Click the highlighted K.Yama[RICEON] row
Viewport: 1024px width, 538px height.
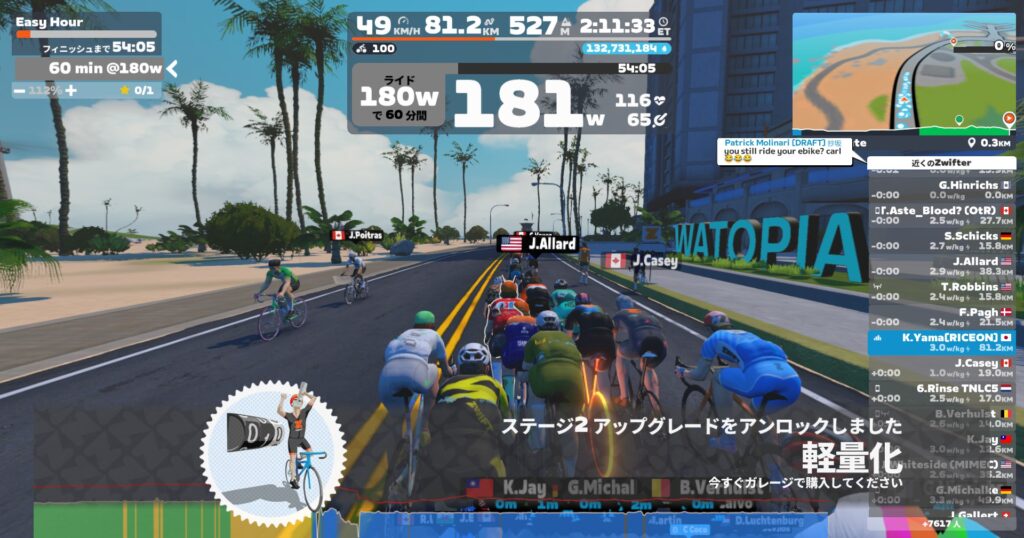[x=941, y=342]
